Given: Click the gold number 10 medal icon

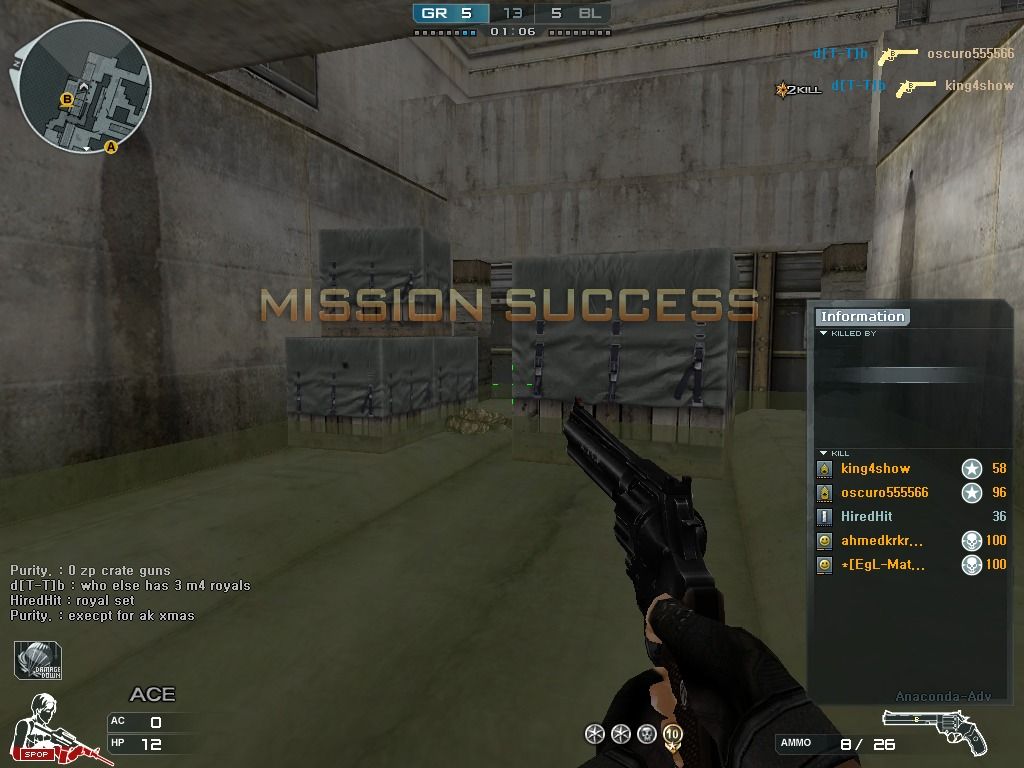Looking at the screenshot, I should (x=672, y=735).
